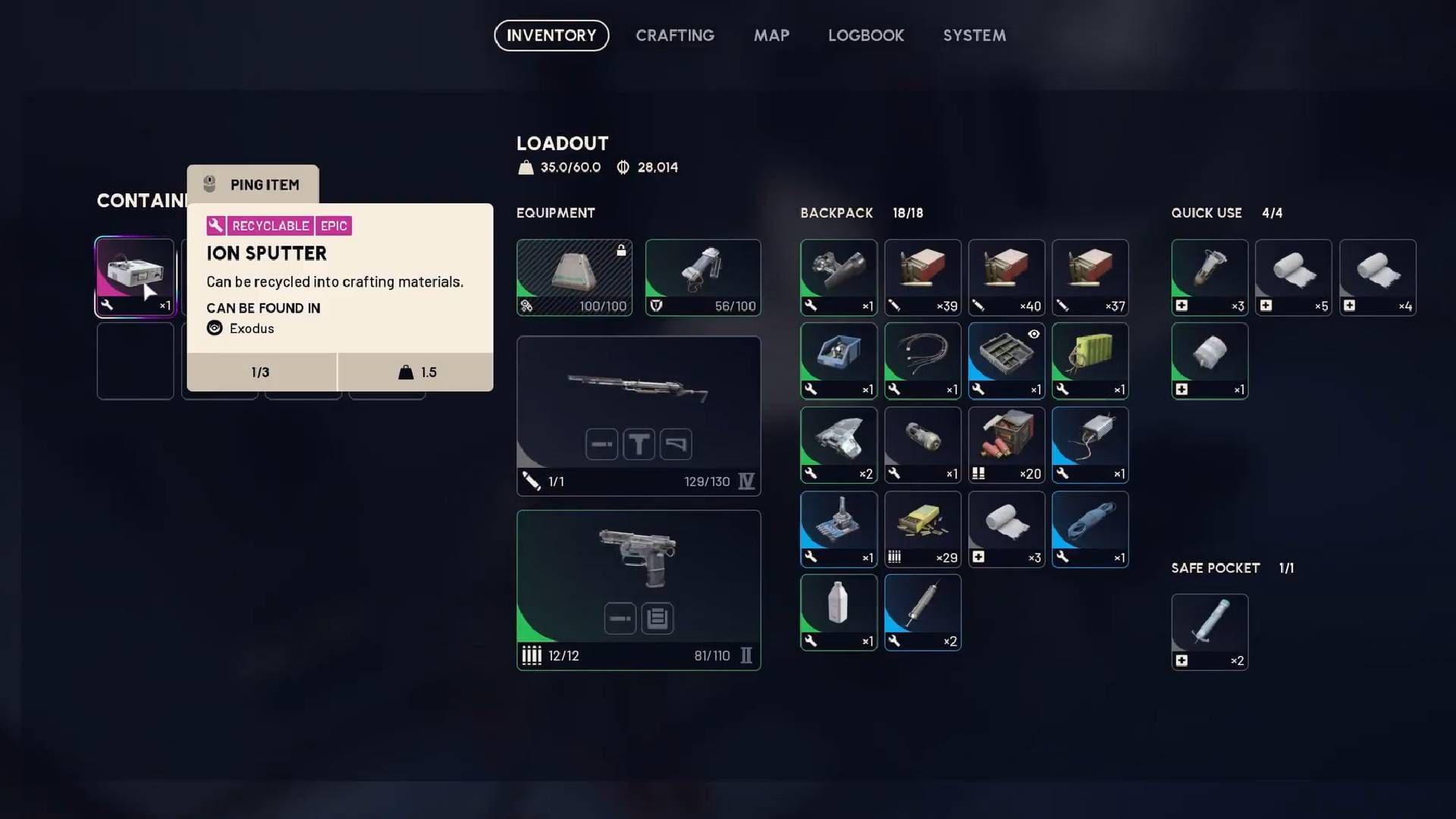Select the yellow ammo box ×29 in backpack
Image resolution: width=1456 pixels, height=819 pixels.
pos(922,529)
